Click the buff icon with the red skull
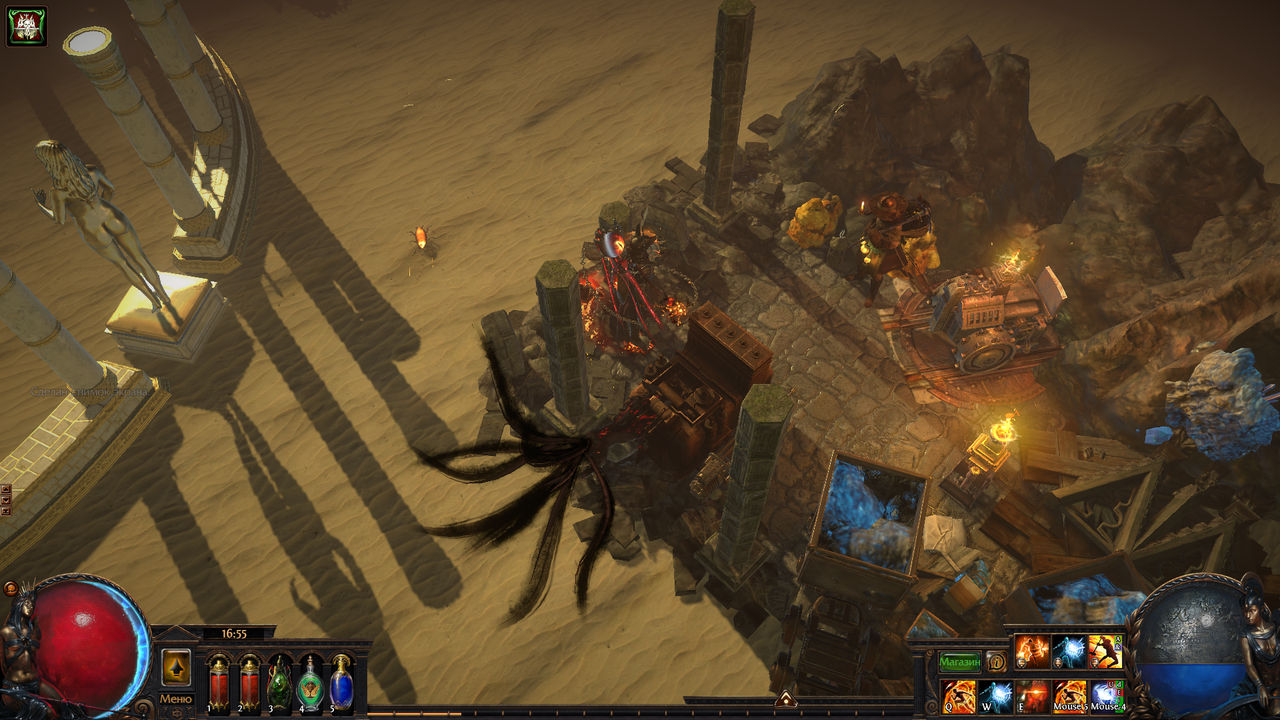 pyautogui.click(x=26, y=26)
